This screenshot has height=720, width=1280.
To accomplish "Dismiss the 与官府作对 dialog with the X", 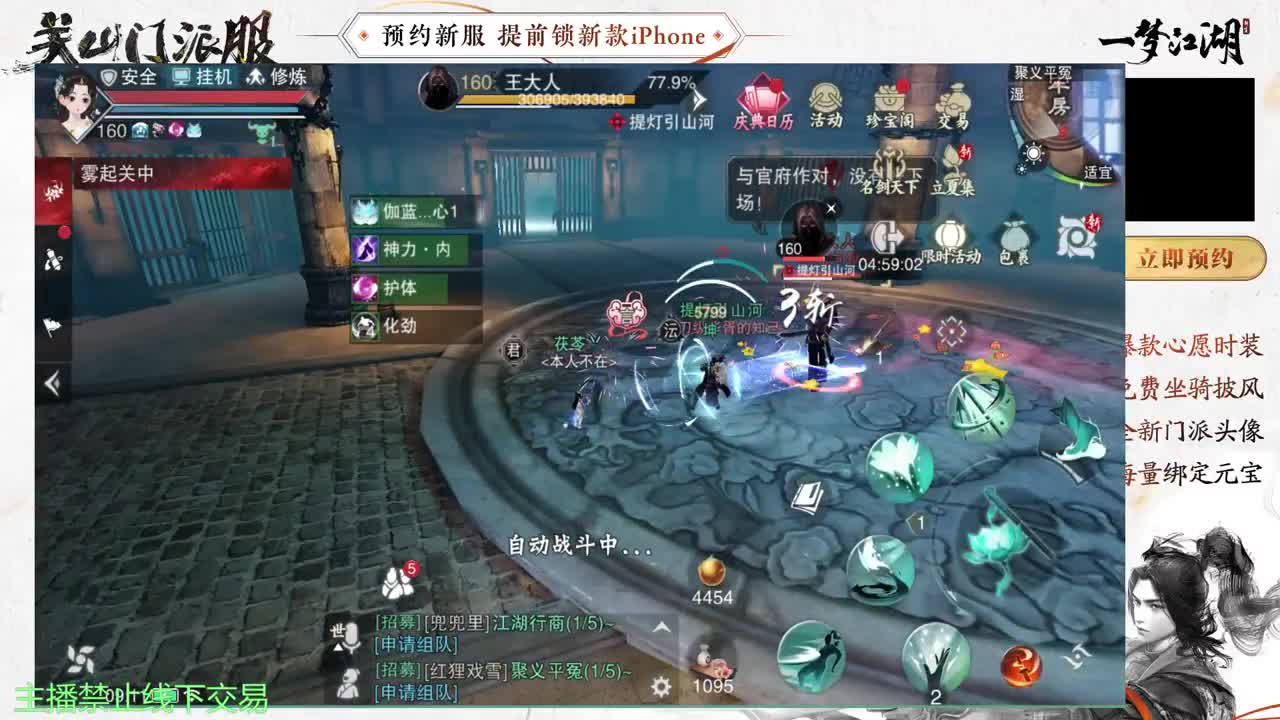I will 832,209.
